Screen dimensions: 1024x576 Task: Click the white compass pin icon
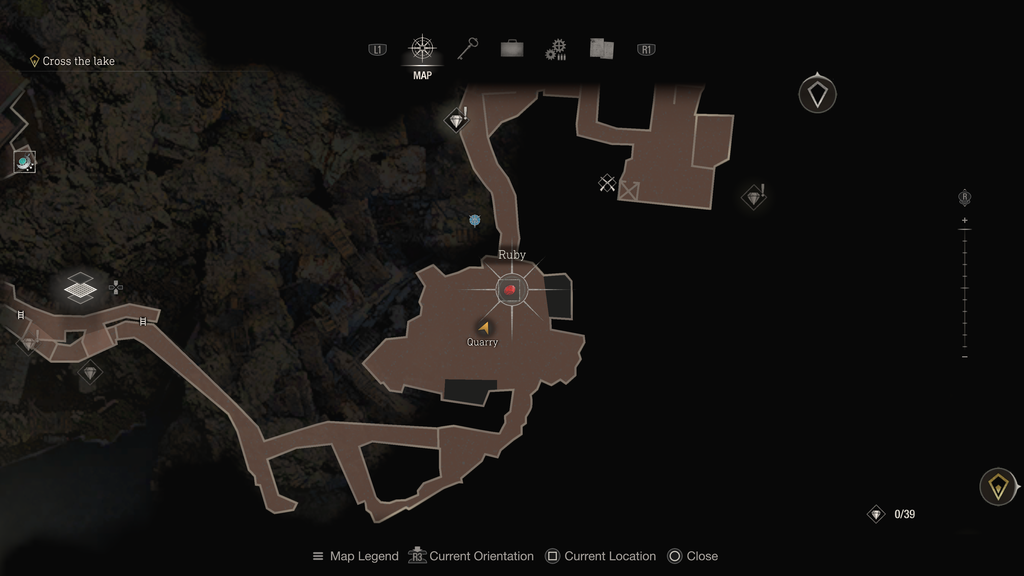[x=818, y=95]
